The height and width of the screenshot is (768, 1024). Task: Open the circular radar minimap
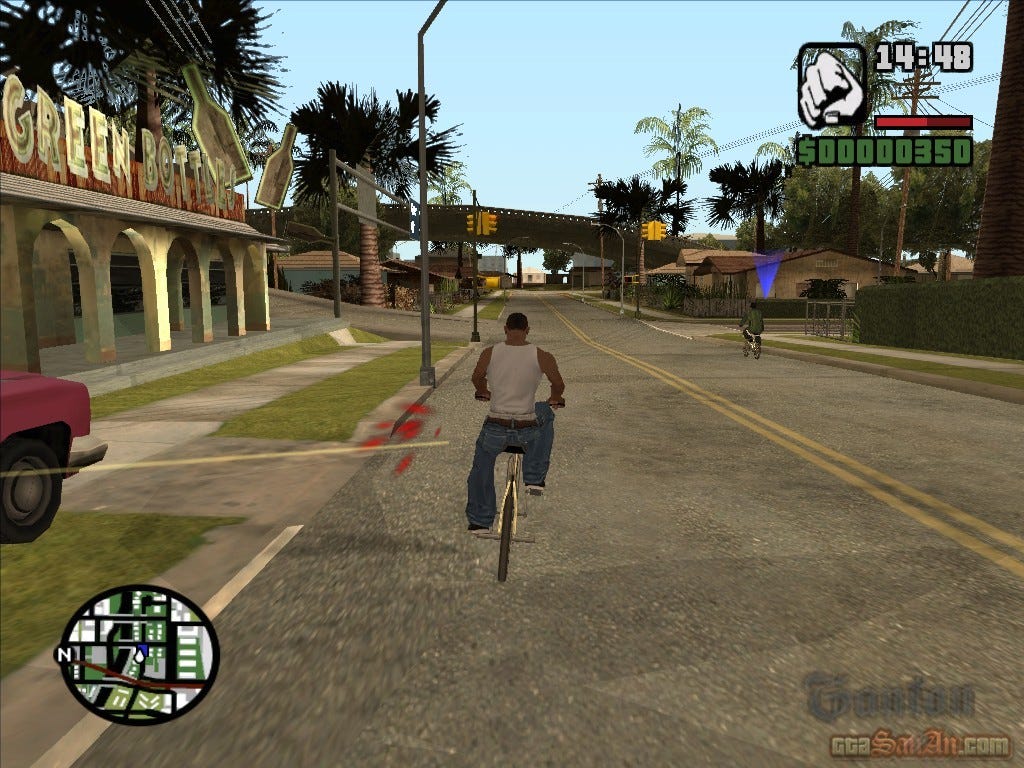tap(139, 654)
